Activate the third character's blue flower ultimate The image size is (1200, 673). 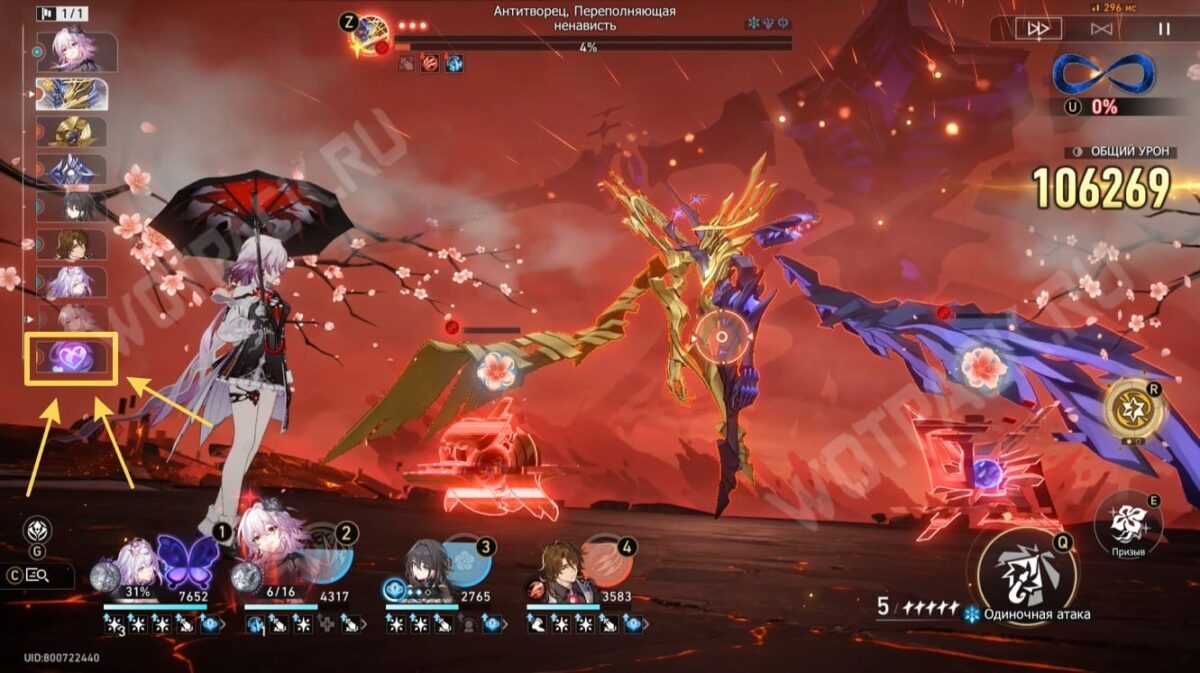click(467, 562)
